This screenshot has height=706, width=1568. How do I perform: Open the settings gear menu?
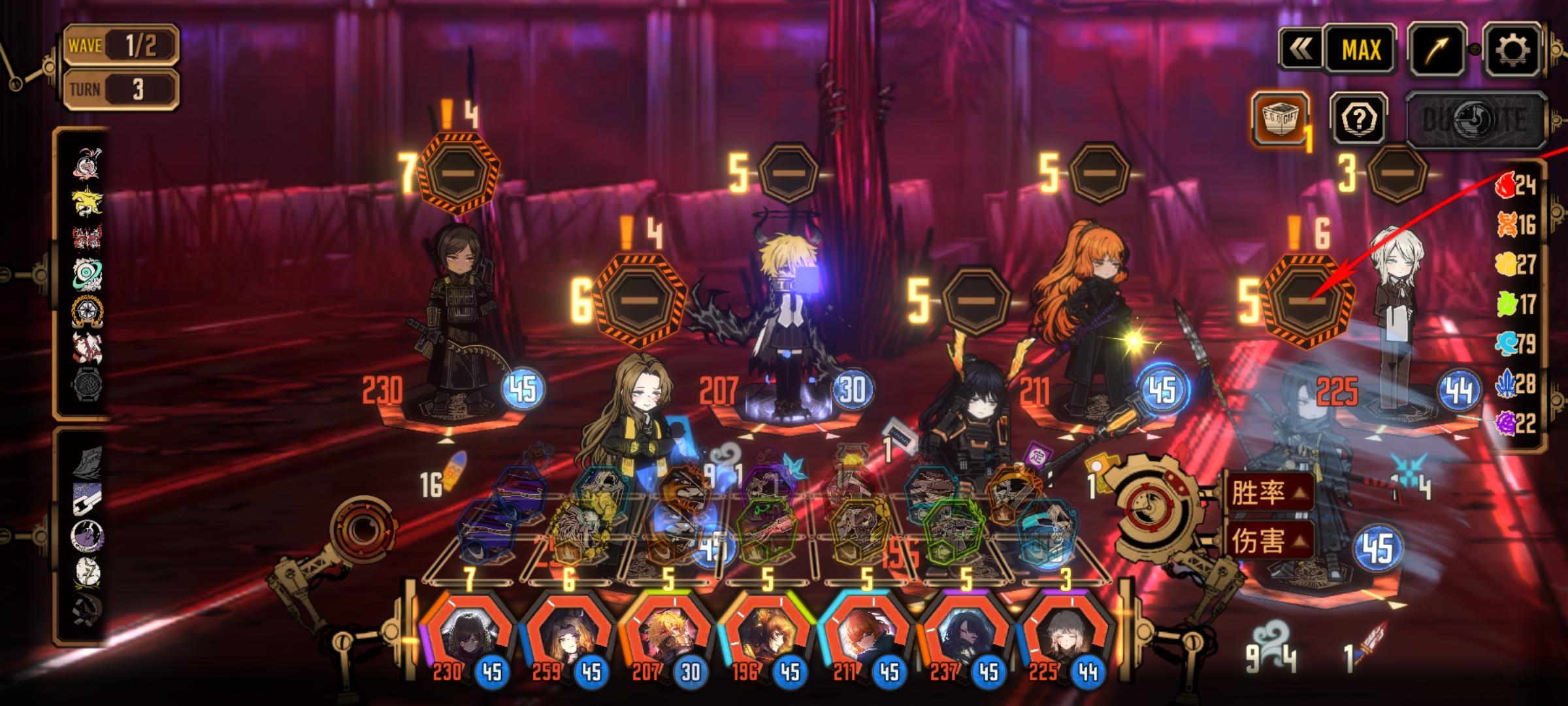tap(1512, 50)
